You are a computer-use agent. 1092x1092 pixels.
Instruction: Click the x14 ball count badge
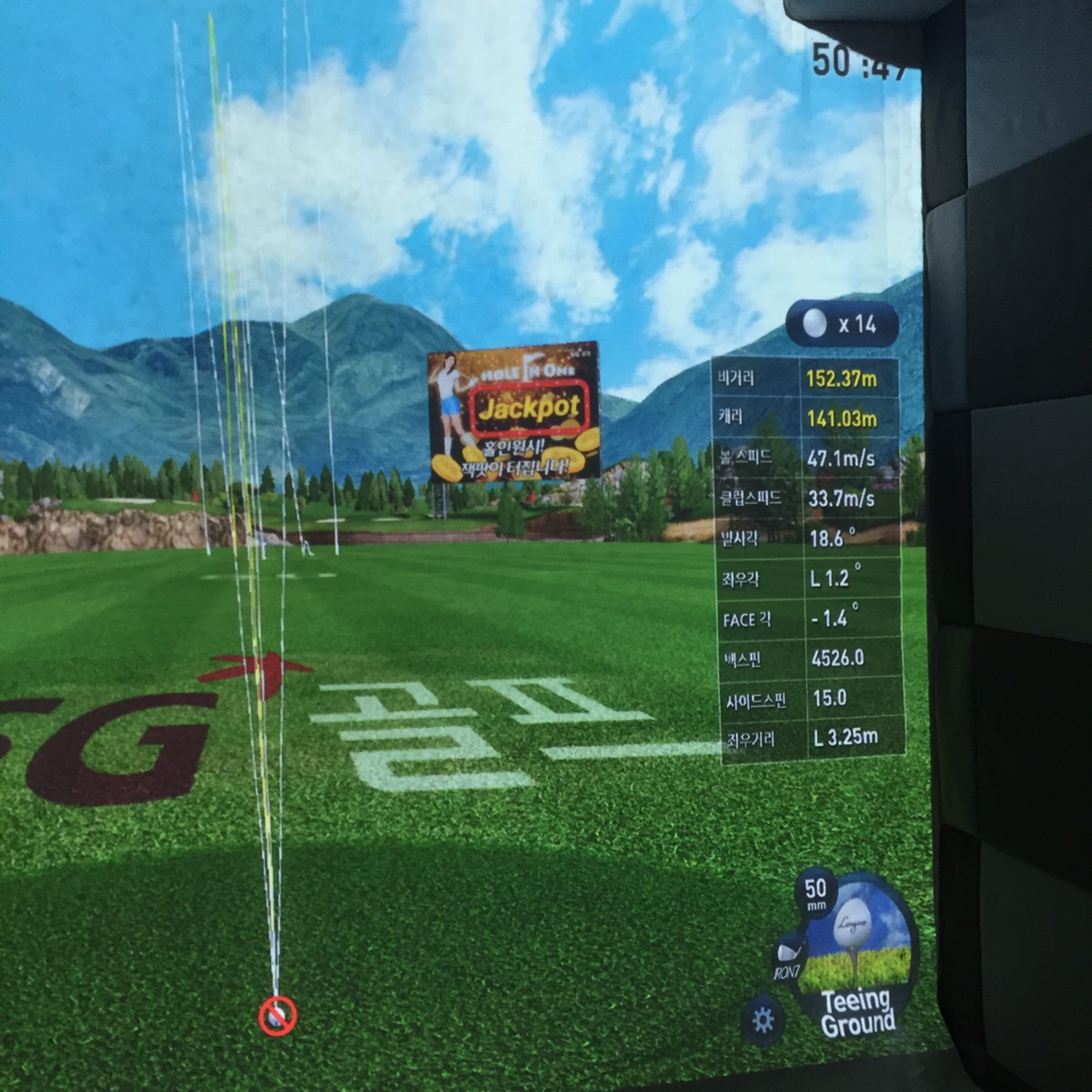coord(842,324)
